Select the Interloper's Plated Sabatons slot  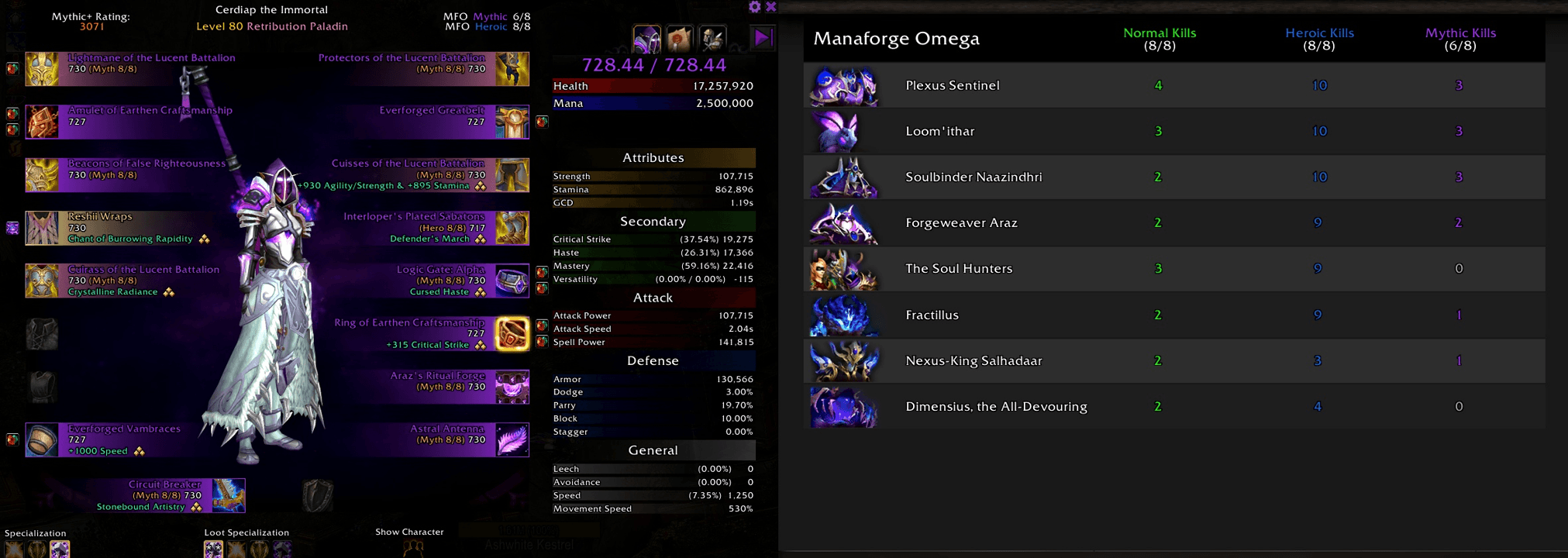coord(512,228)
